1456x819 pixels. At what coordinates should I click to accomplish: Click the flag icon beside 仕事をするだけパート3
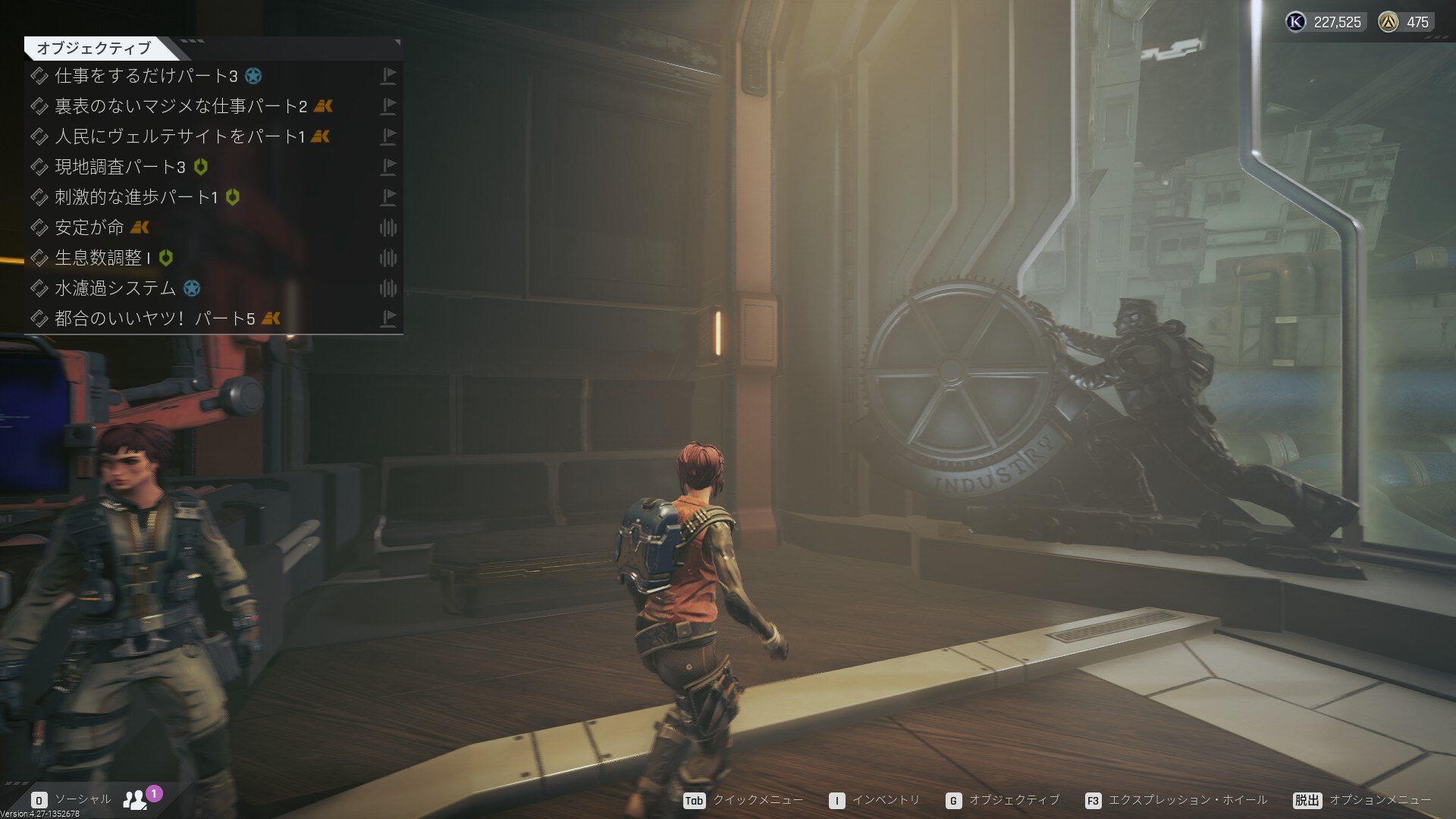[388, 76]
